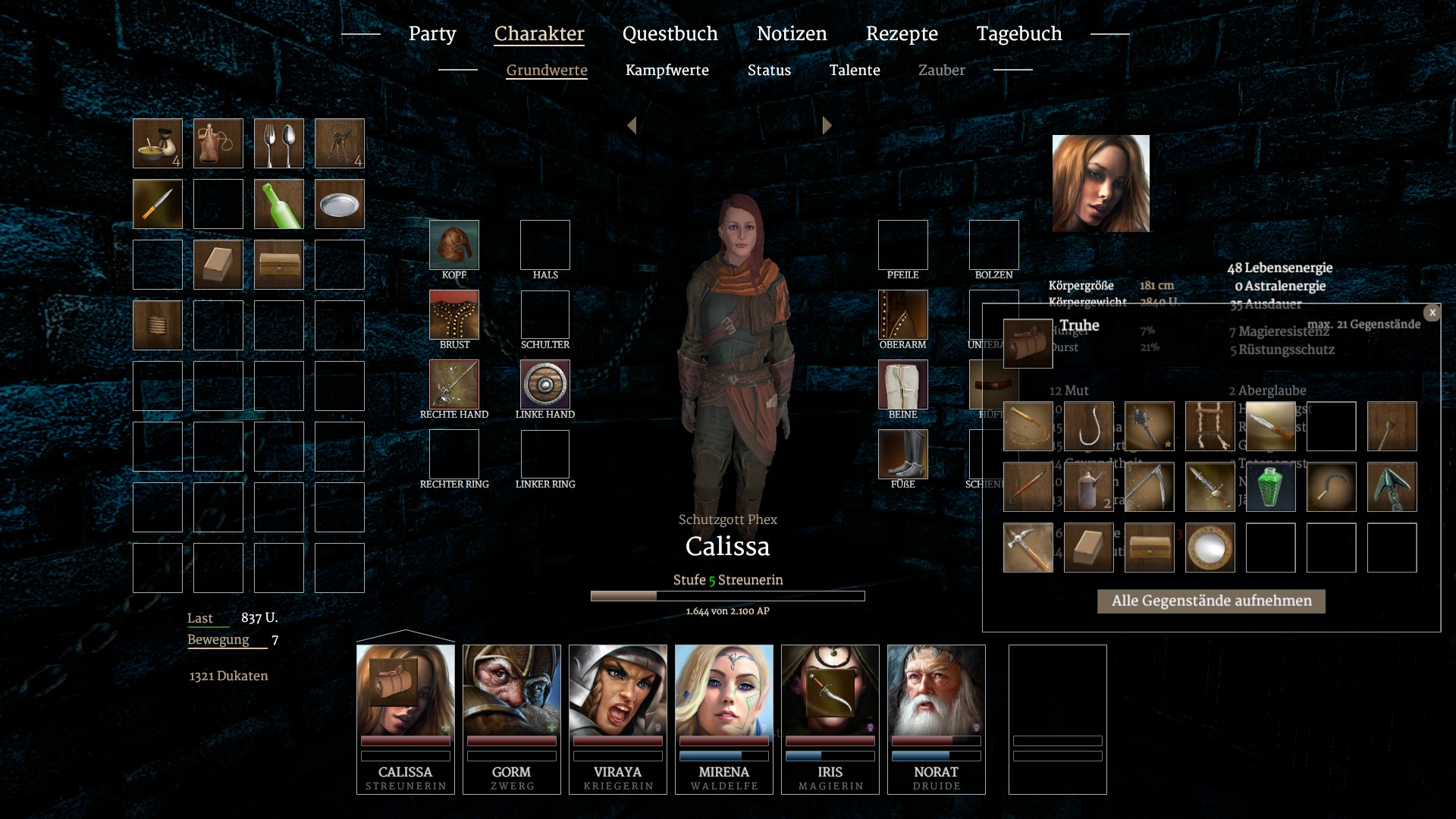Screen dimensions: 1456x819
Task: Close the Truhe chest window
Action: 1432,312
